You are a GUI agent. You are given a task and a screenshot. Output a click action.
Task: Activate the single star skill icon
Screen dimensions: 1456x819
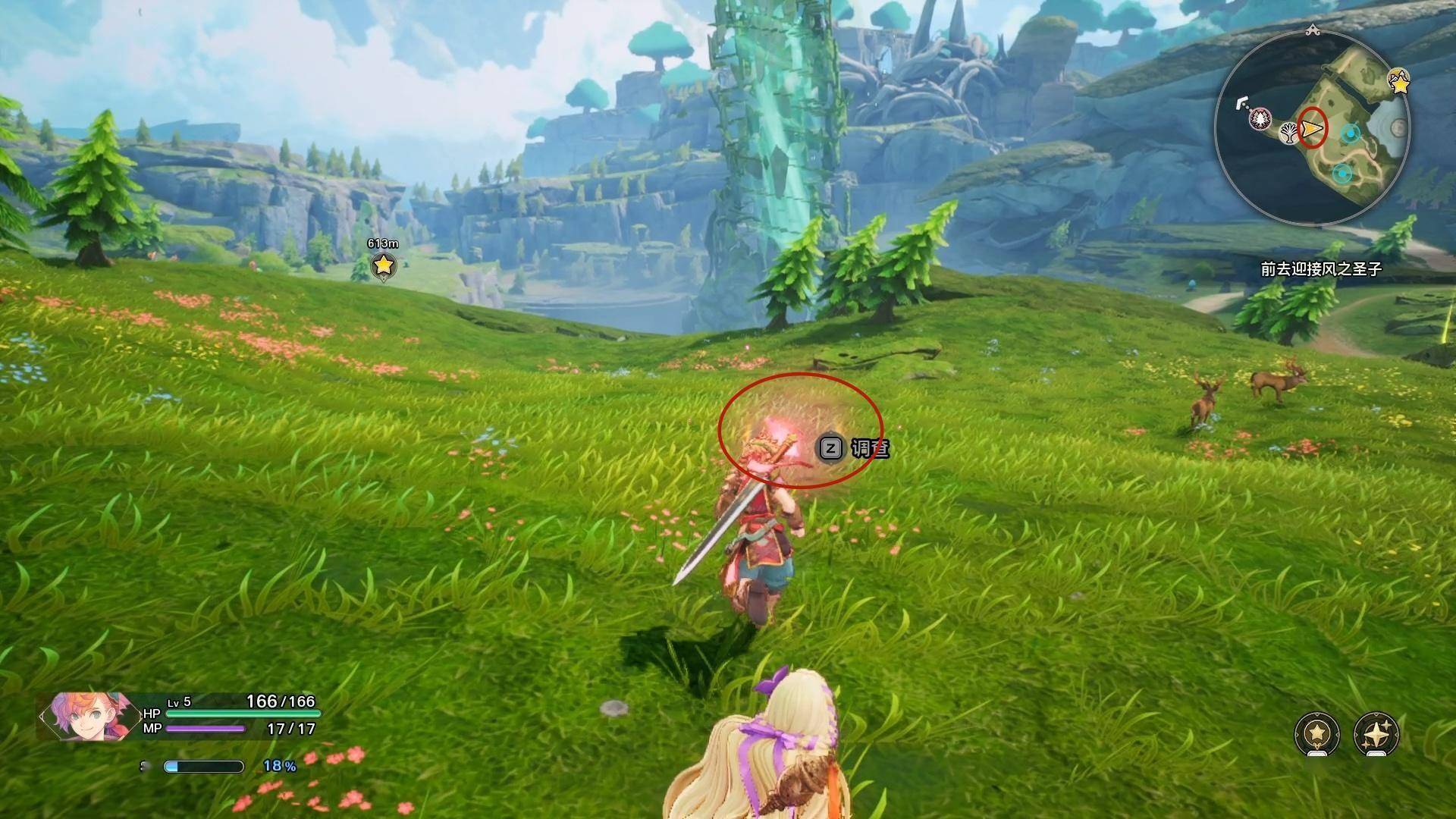coord(1317,733)
